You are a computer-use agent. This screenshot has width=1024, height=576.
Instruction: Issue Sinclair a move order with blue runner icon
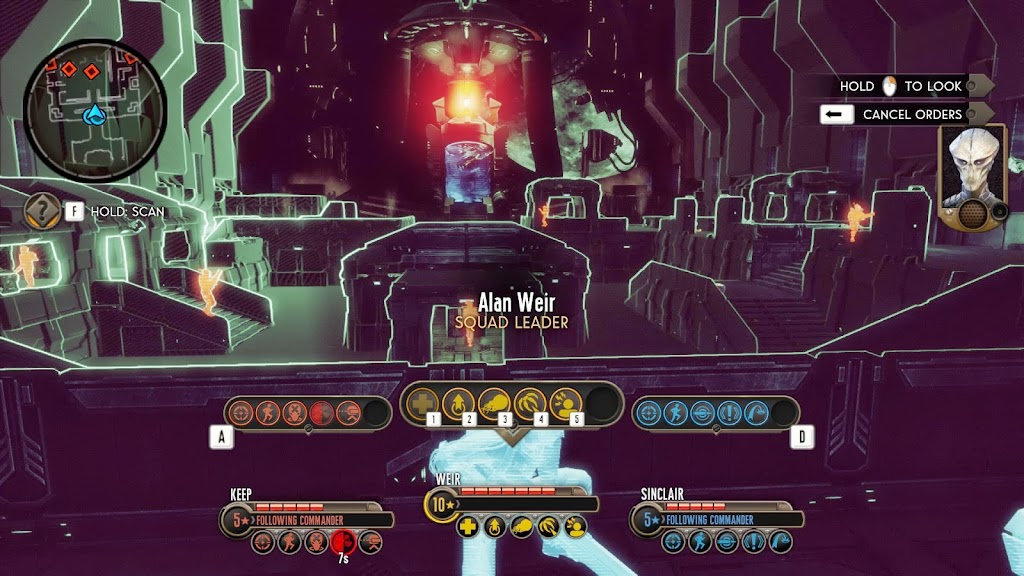click(x=674, y=412)
